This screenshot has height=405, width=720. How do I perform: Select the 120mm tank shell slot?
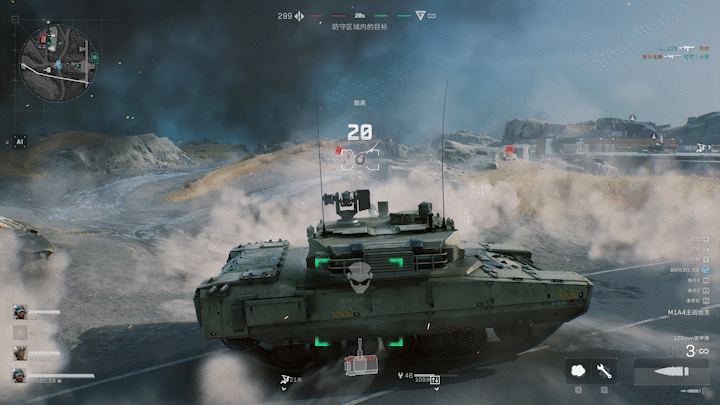point(664,371)
